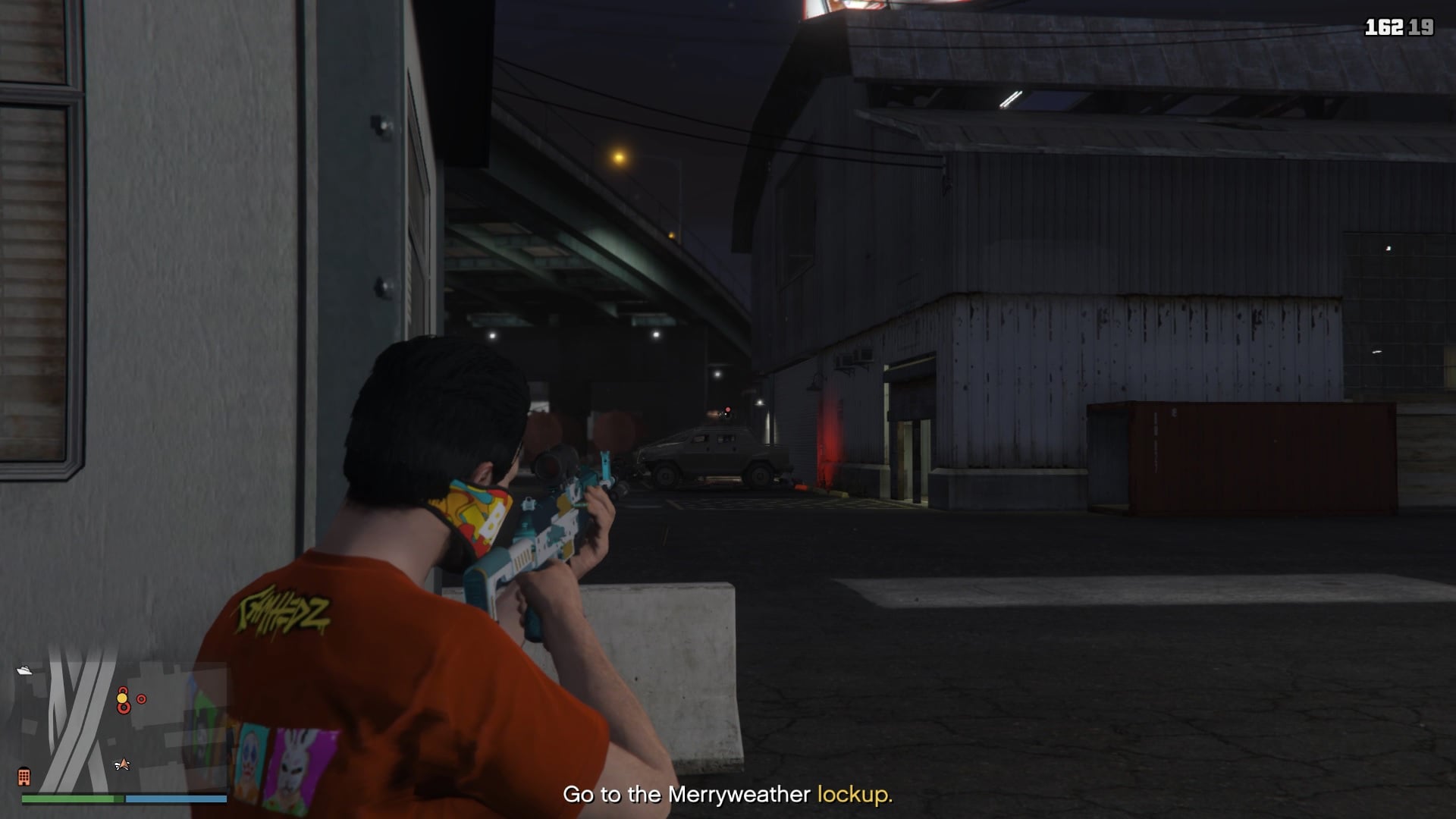Select the large red enemy blip on the minimap

pos(124,709)
